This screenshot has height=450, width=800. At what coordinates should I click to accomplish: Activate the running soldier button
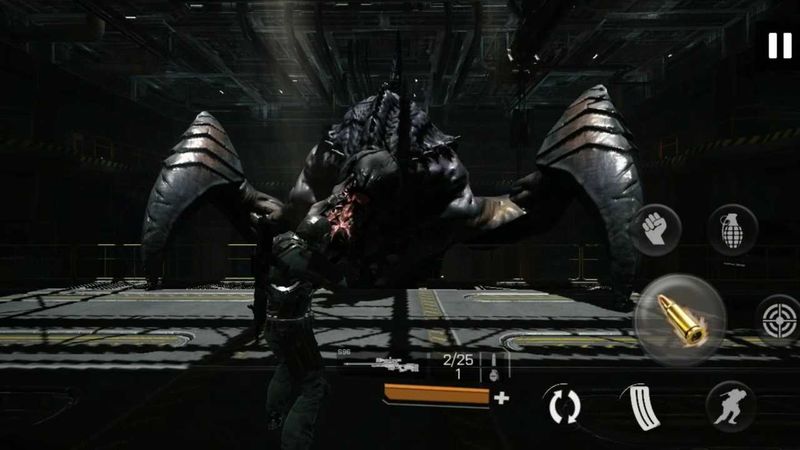[731, 405]
